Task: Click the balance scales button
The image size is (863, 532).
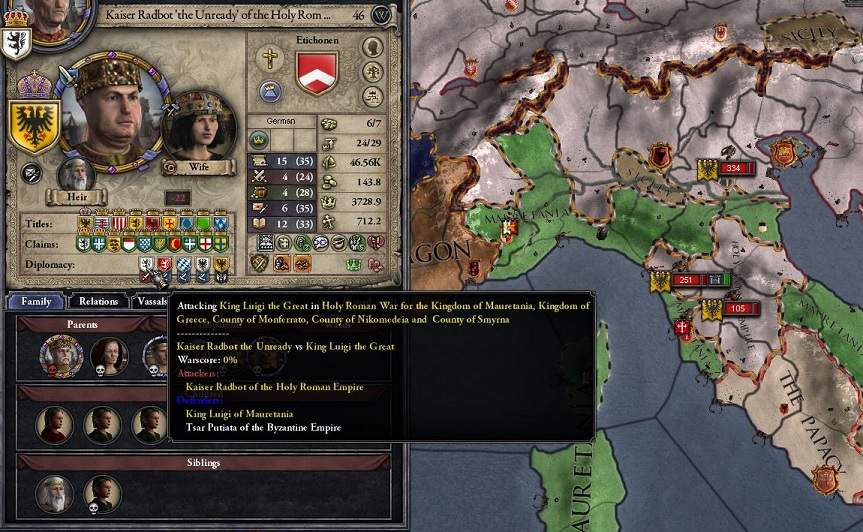Action: click(373, 96)
